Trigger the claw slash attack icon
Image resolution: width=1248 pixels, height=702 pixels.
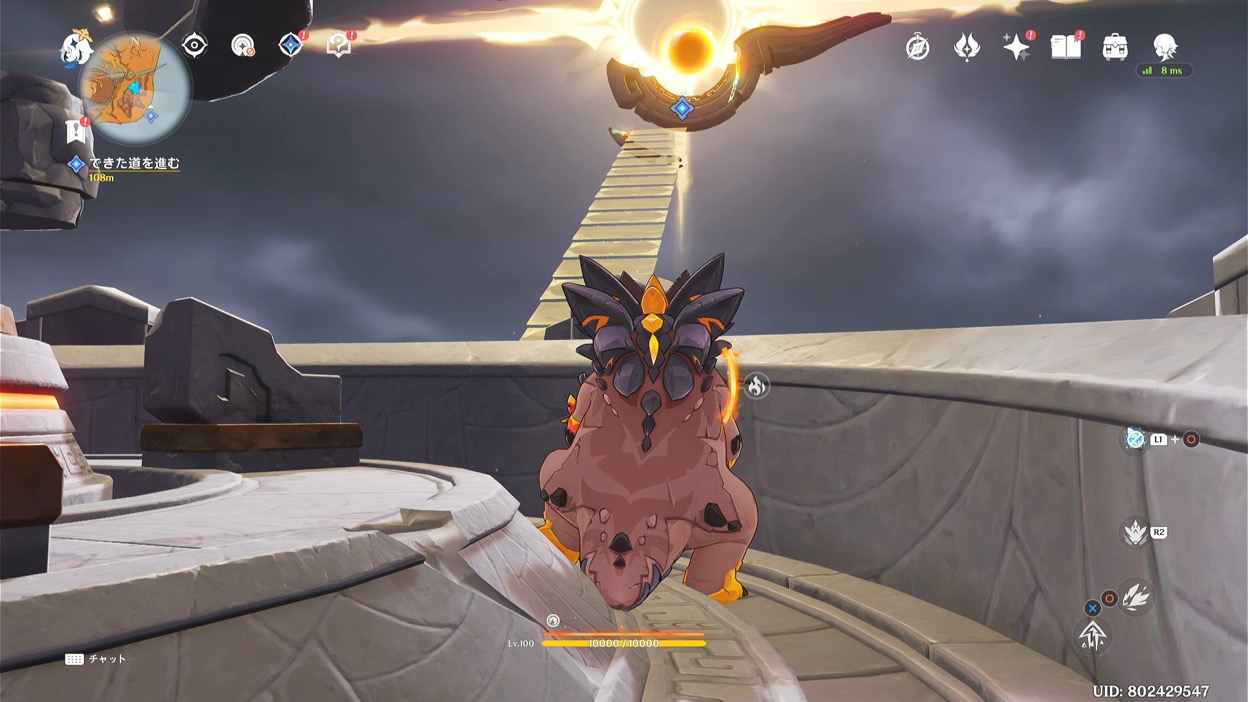1135,597
